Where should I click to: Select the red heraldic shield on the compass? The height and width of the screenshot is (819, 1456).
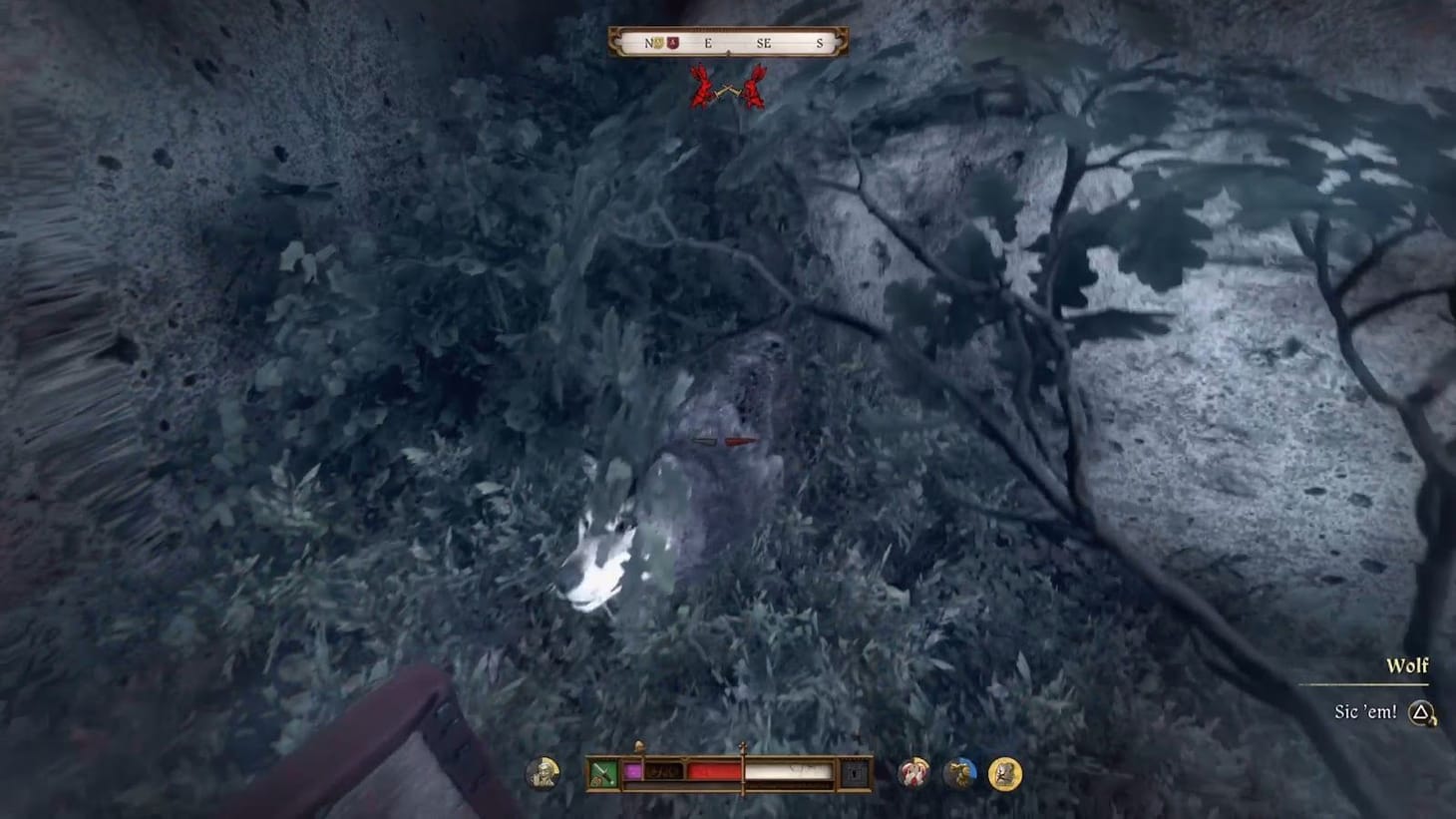coord(673,43)
